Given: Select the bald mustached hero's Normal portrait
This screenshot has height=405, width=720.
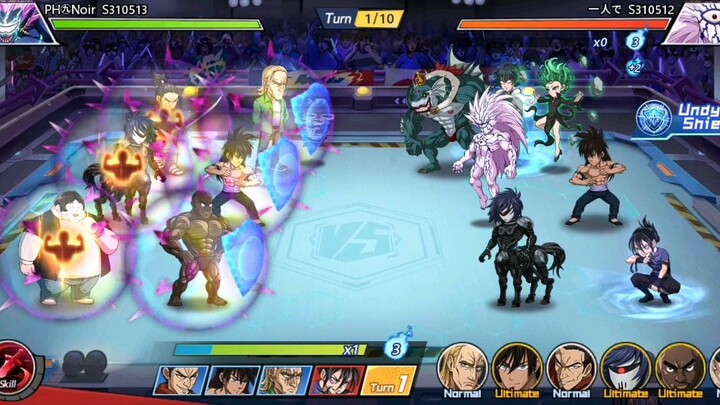Looking at the screenshot, I should click(571, 367).
